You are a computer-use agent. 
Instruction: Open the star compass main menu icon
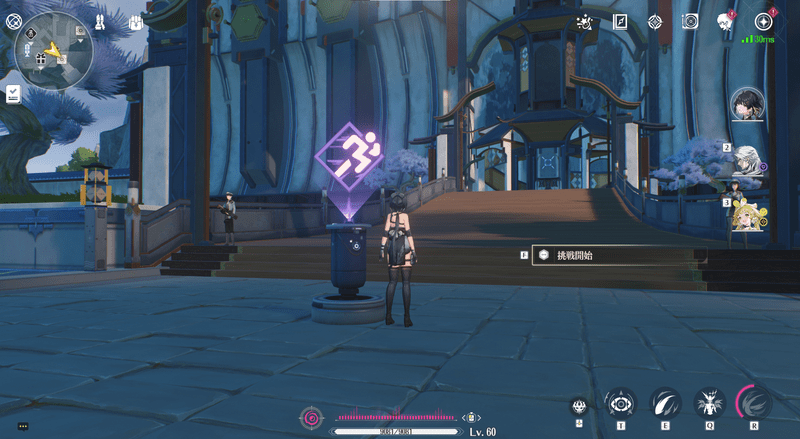click(763, 22)
